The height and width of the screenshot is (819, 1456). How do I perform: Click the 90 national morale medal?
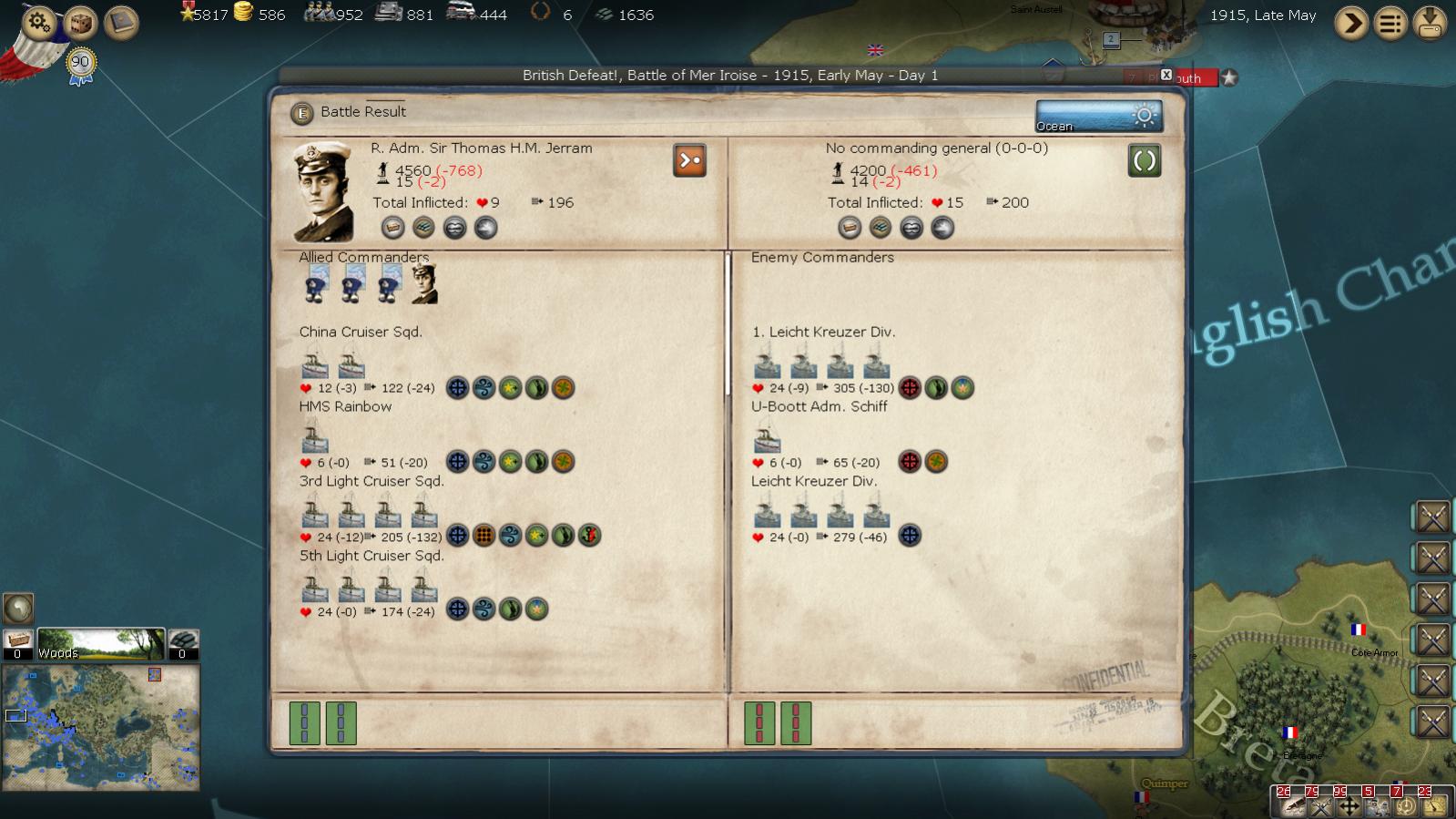click(x=81, y=63)
